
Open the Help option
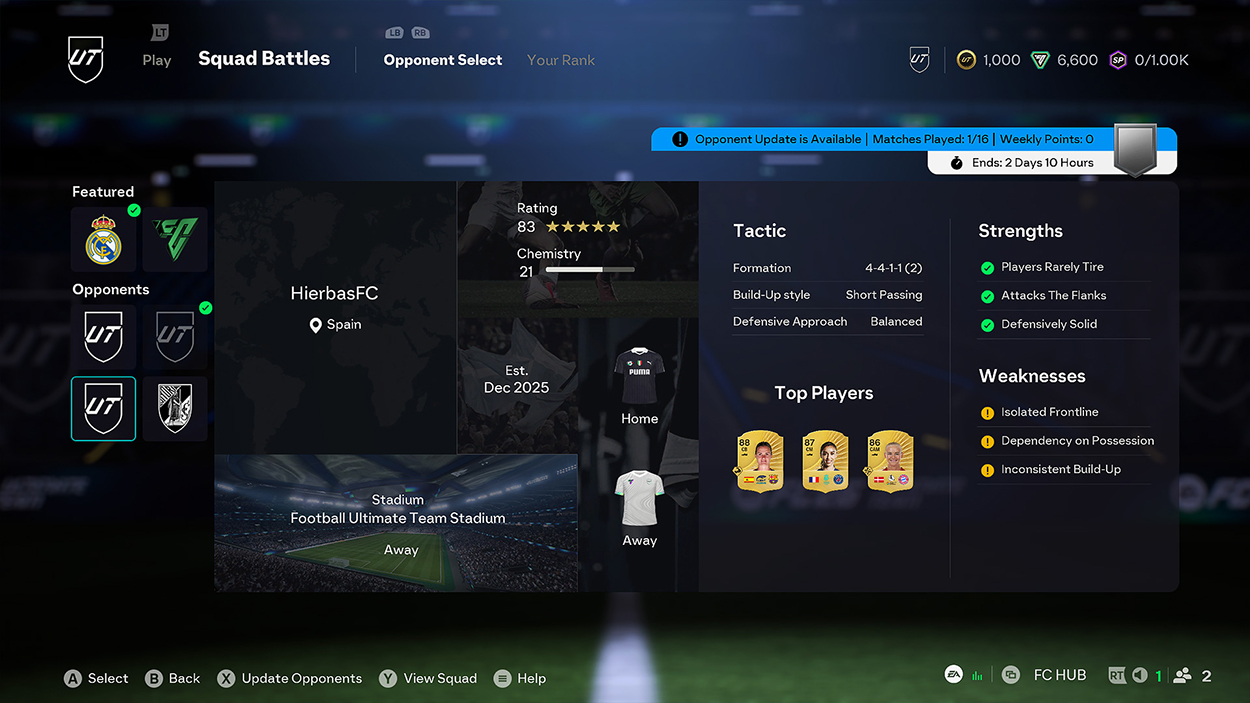pos(520,678)
